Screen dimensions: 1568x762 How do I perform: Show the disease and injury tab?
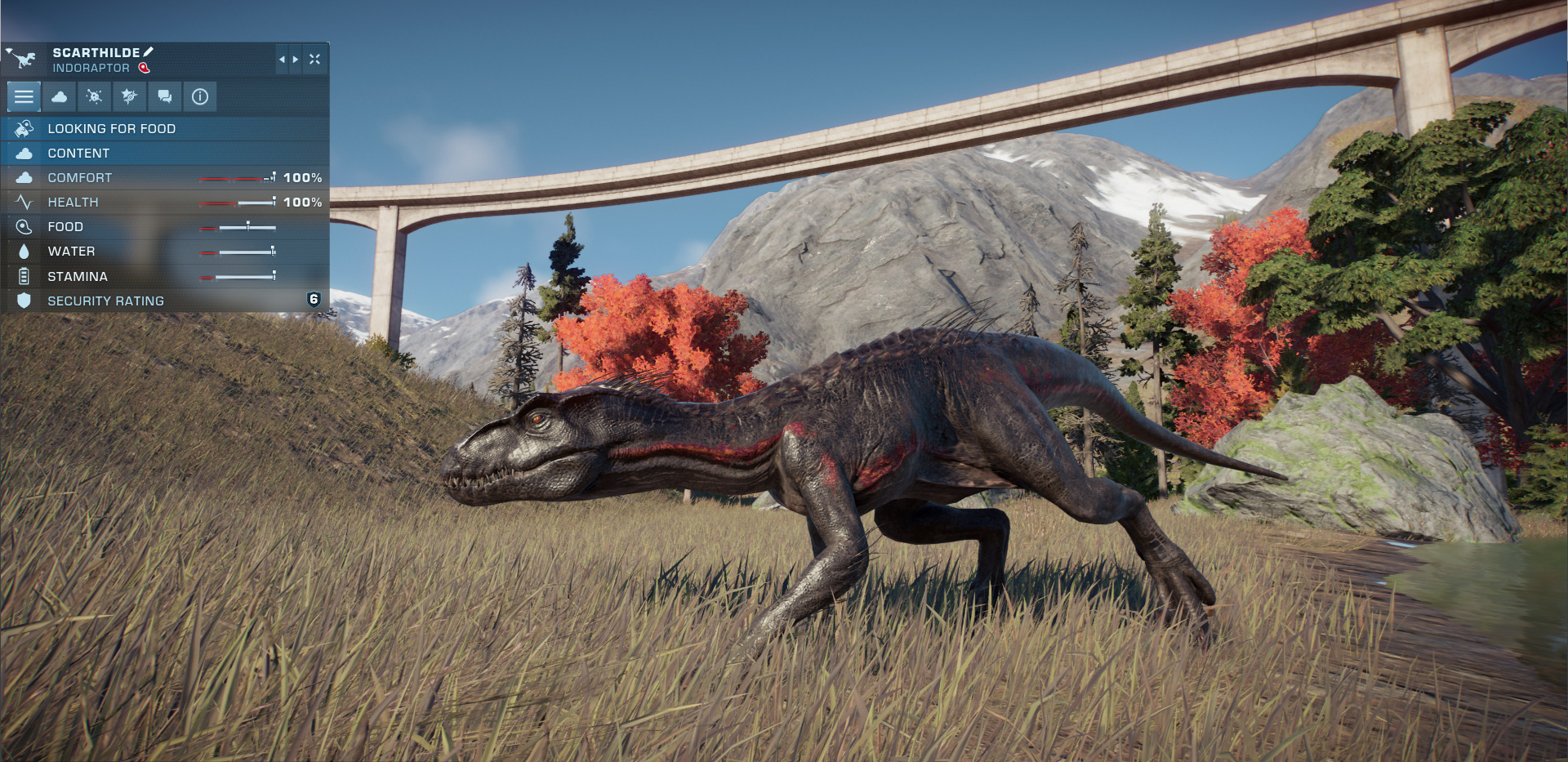click(94, 97)
